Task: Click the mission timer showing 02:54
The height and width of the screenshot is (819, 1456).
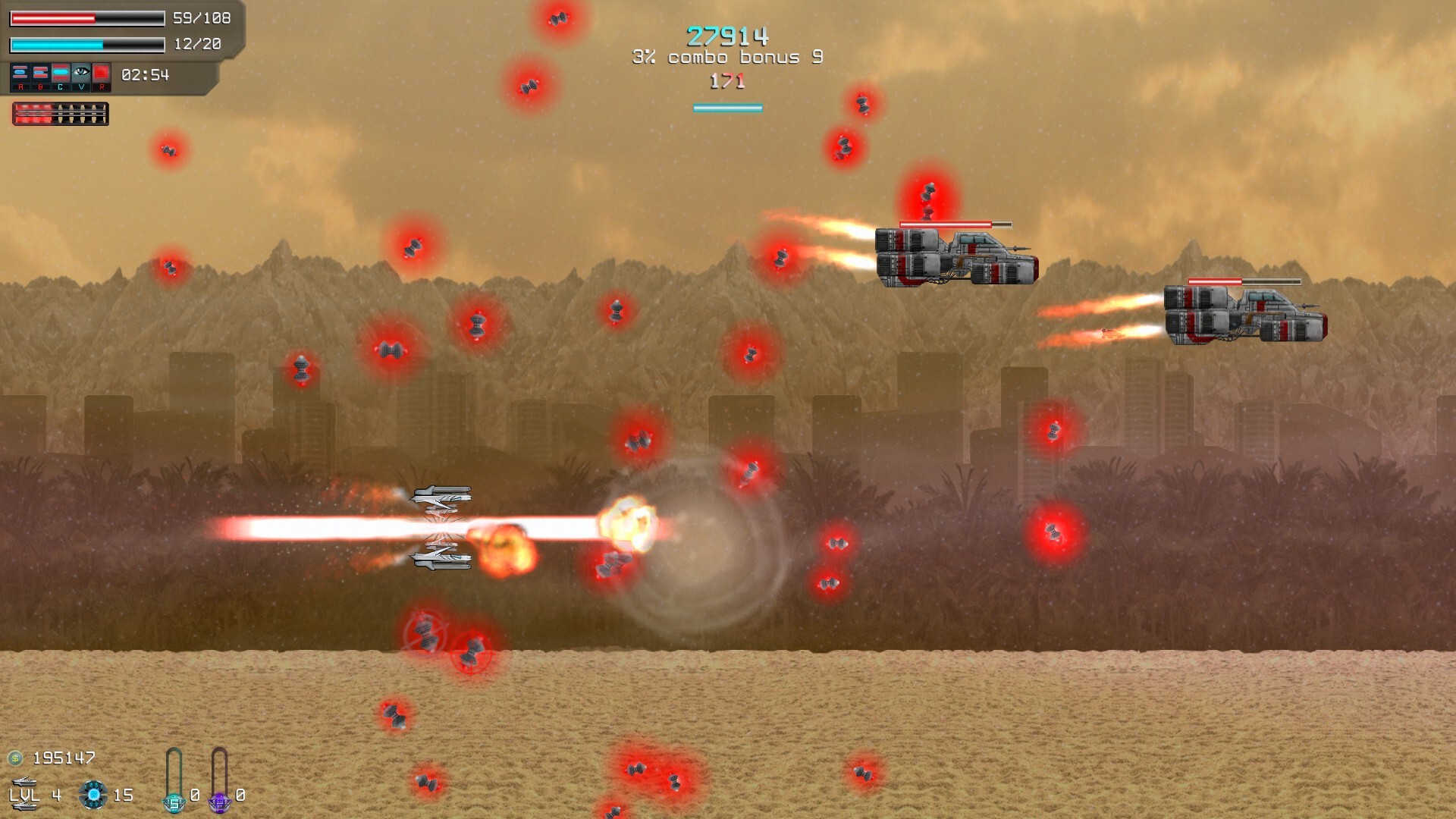Action: 145,75
